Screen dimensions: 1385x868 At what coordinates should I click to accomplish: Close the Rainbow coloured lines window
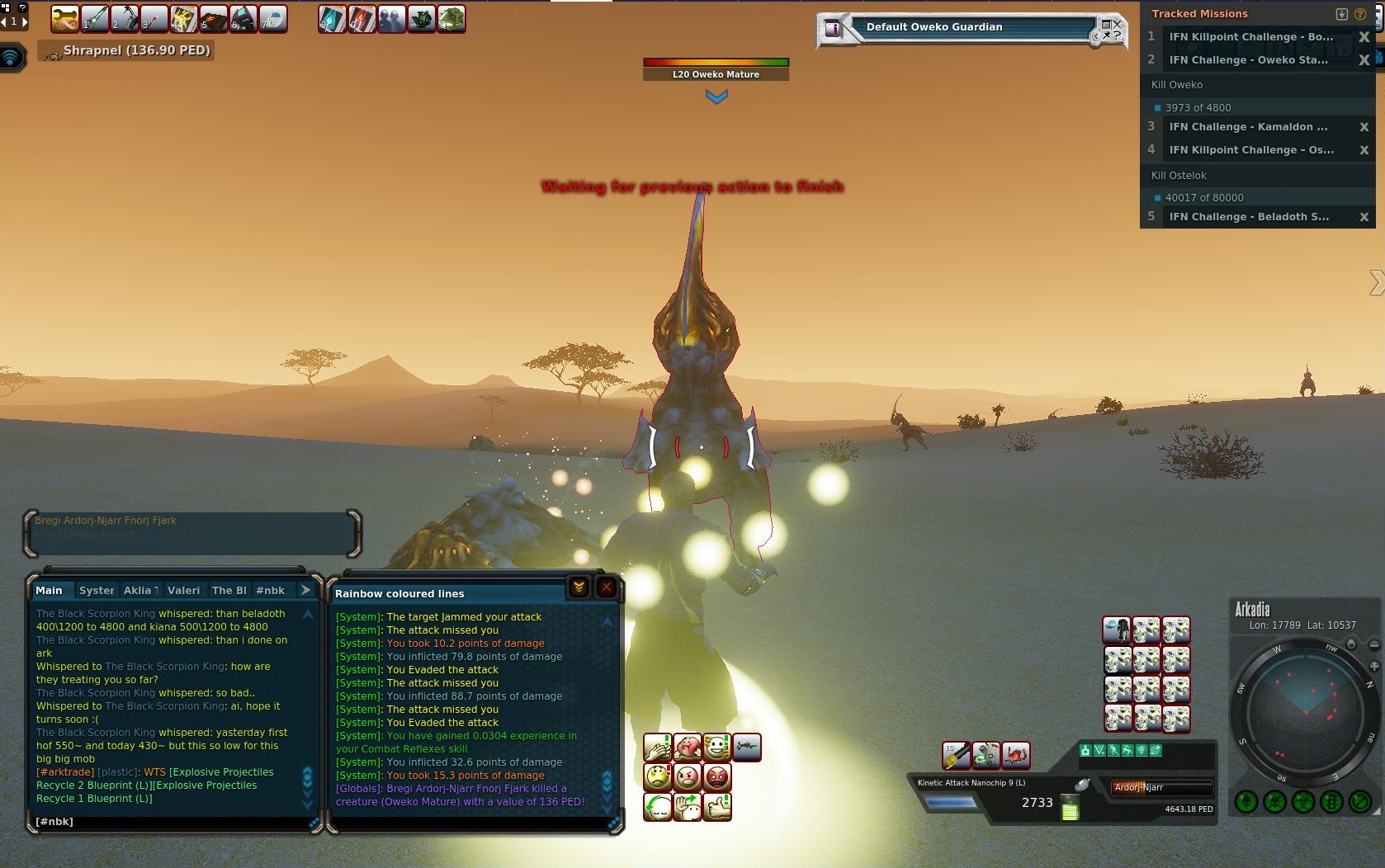point(607,587)
